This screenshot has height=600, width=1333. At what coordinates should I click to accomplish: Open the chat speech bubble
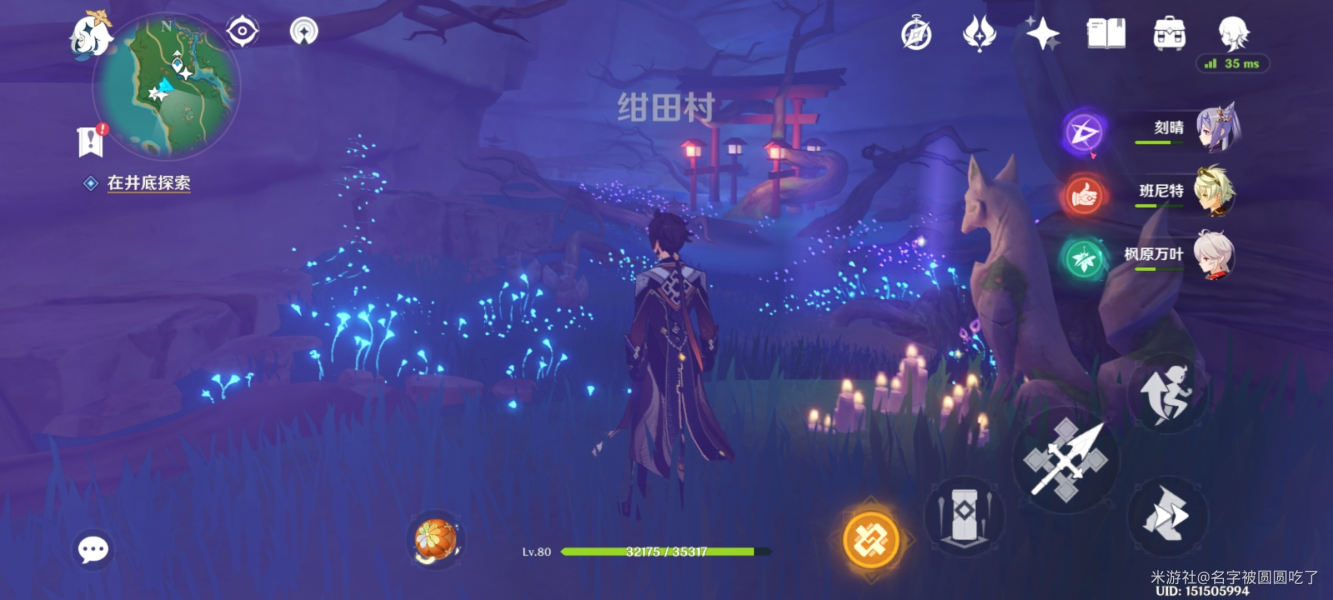[93, 548]
